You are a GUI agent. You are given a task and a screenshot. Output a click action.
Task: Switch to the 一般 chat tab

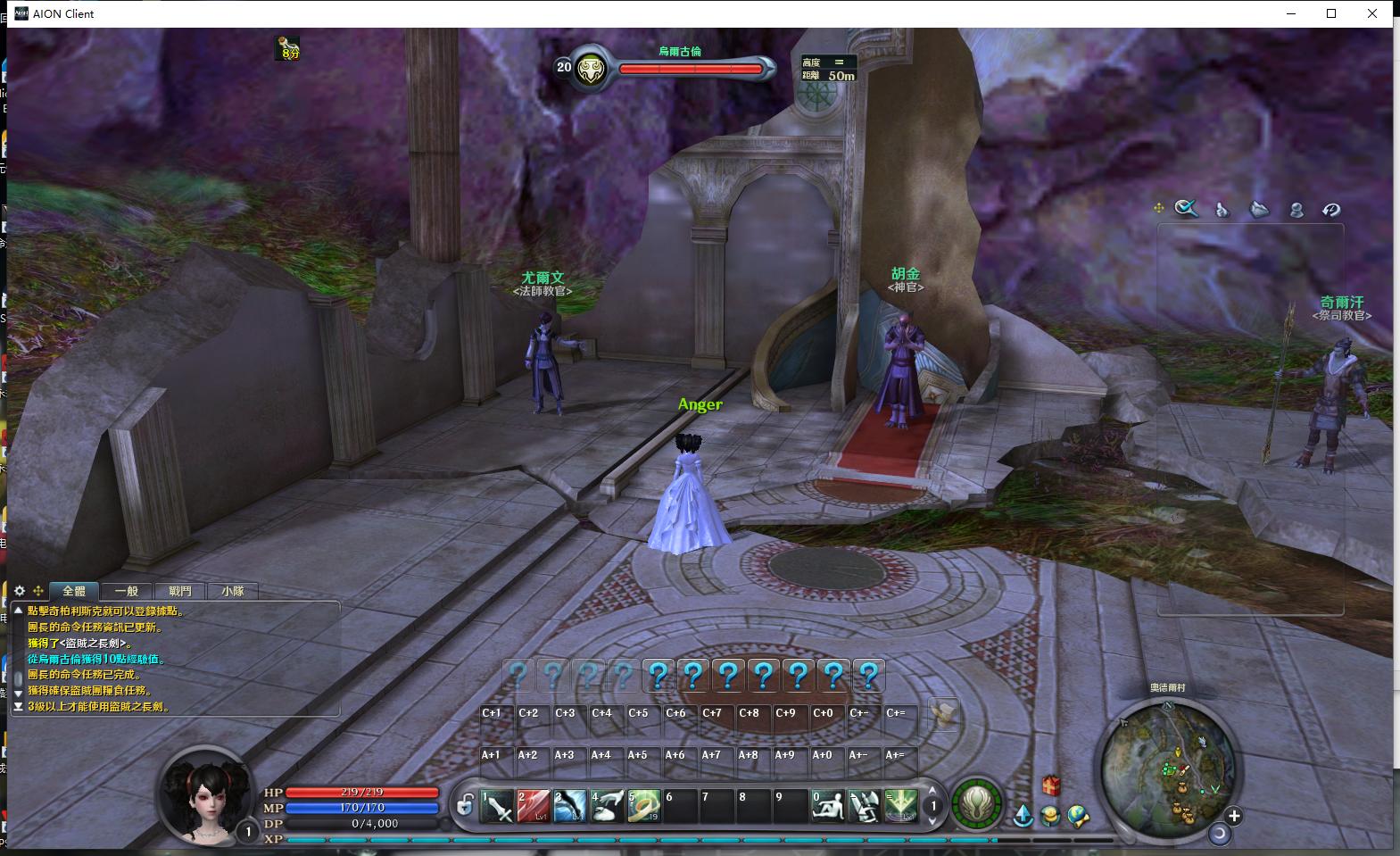pyautogui.click(x=126, y=591)
